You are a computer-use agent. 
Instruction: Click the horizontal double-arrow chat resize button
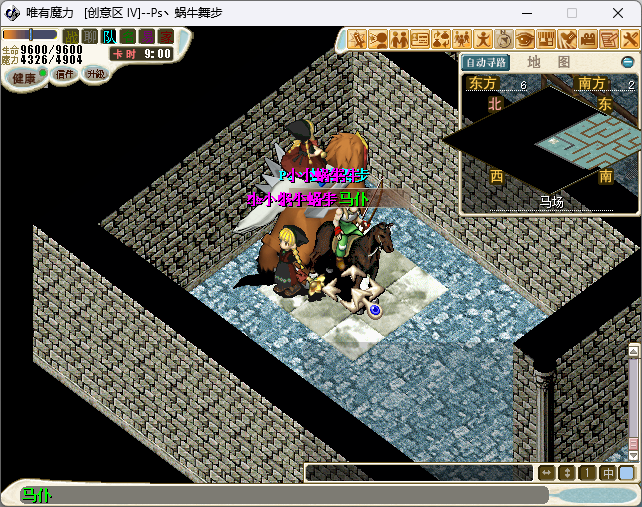546,473
